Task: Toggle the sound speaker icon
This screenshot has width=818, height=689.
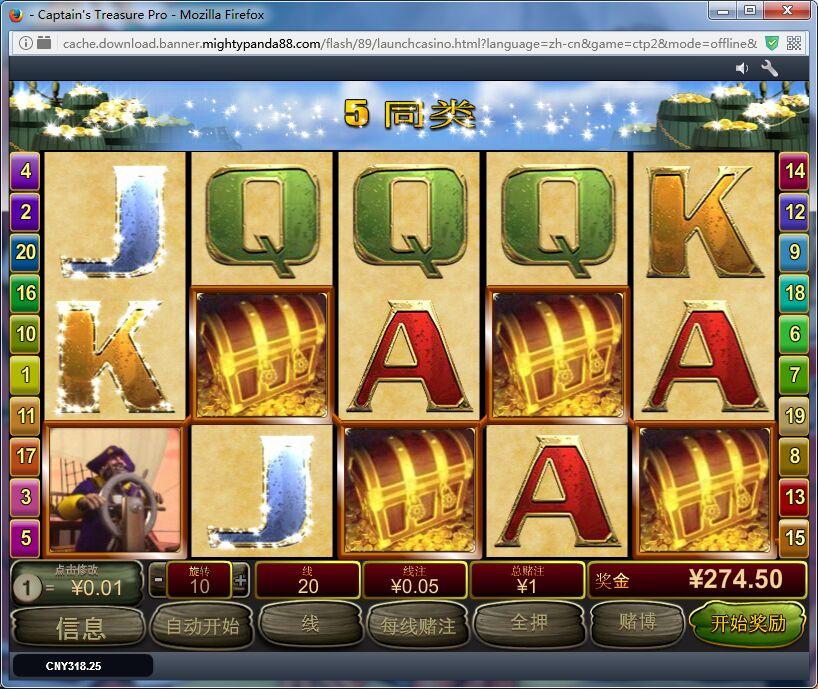Action: 742,68
